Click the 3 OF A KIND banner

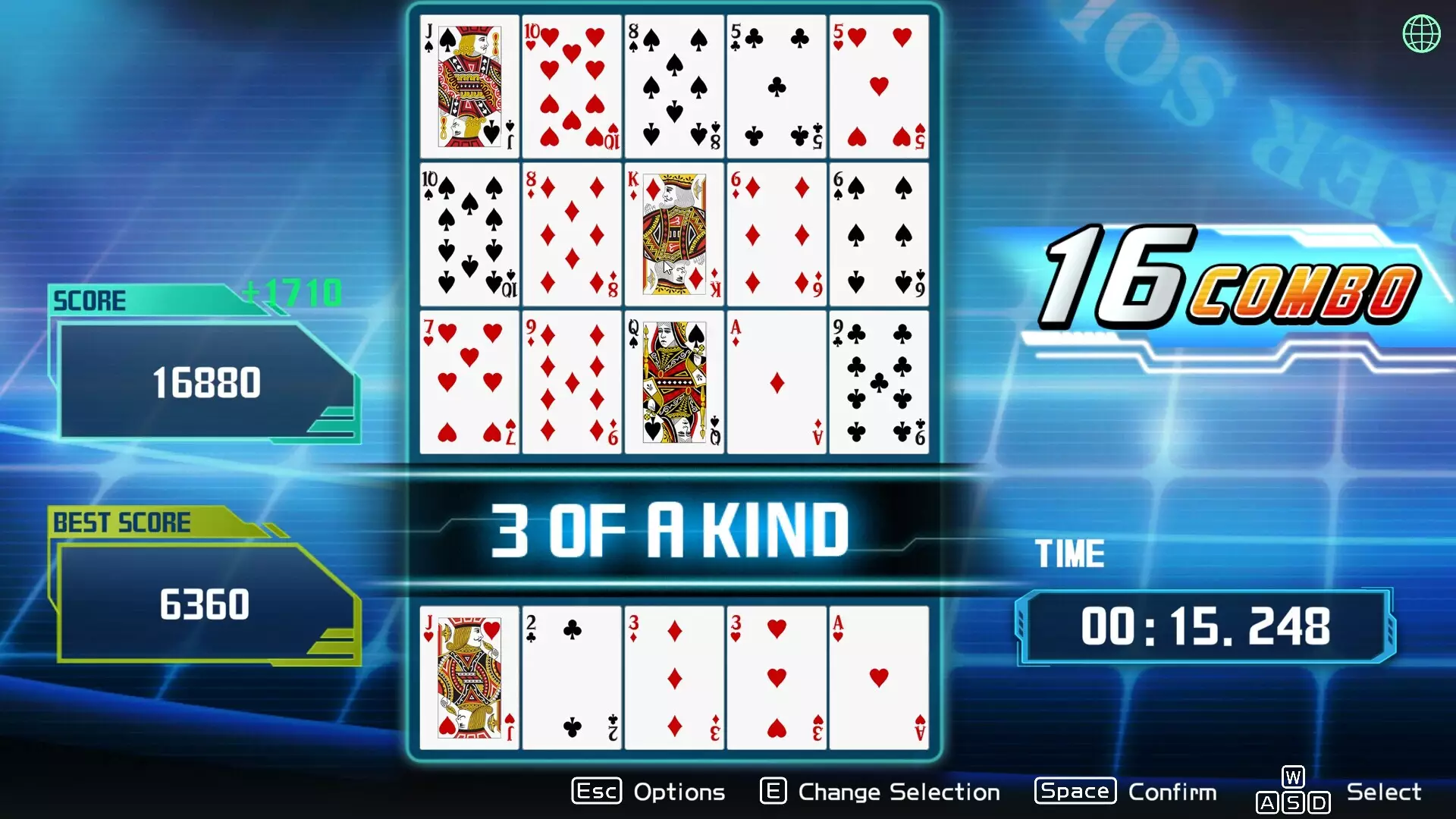(670, 529)
